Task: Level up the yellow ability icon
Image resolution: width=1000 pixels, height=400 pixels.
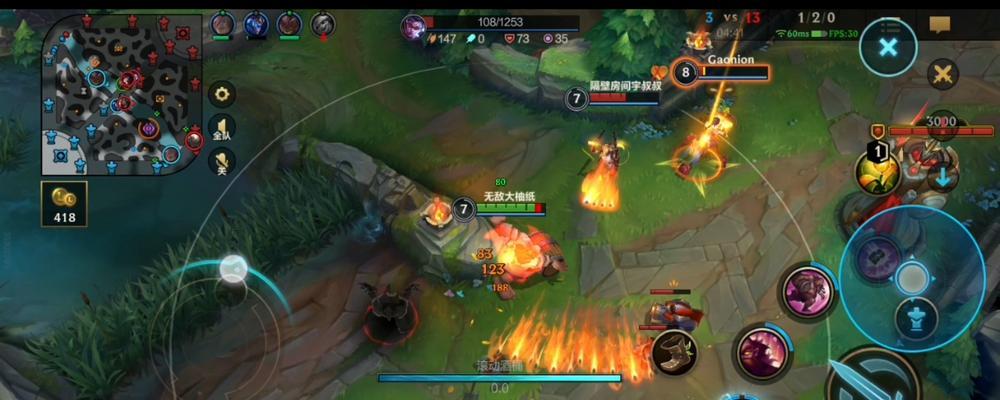Action: [x=876, y=172]
